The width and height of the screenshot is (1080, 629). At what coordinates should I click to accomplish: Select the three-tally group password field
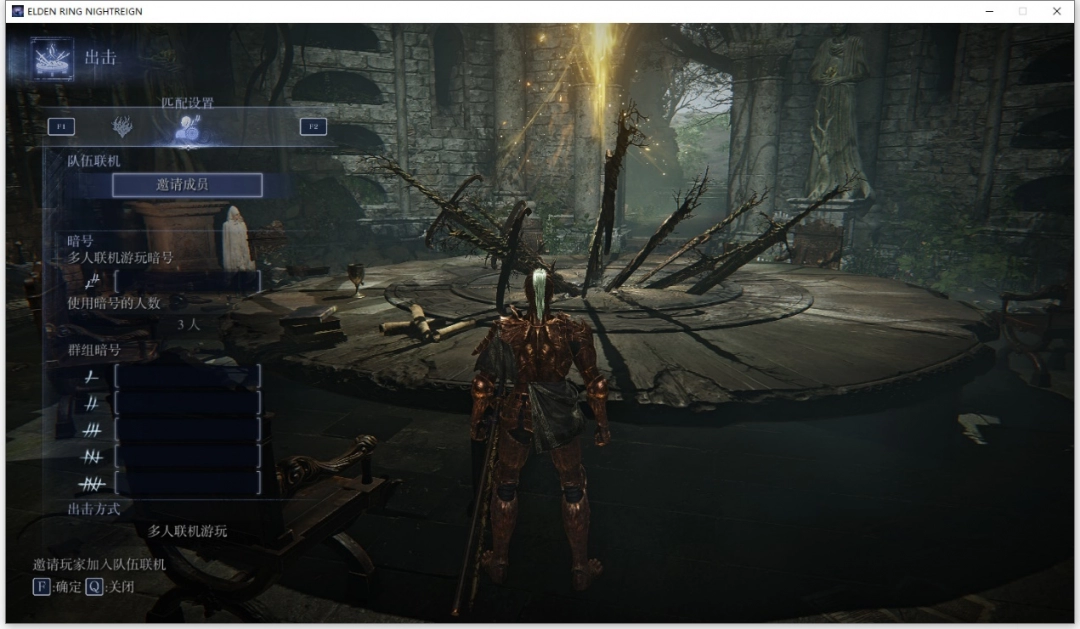click(187, 430)
